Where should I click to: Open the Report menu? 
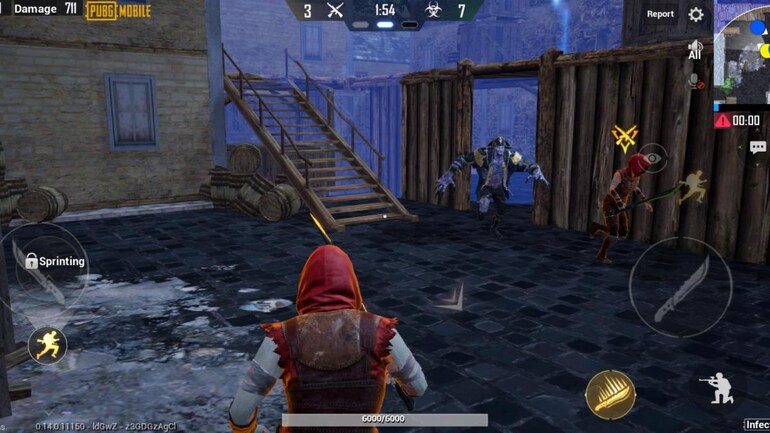tap(660, 14)
